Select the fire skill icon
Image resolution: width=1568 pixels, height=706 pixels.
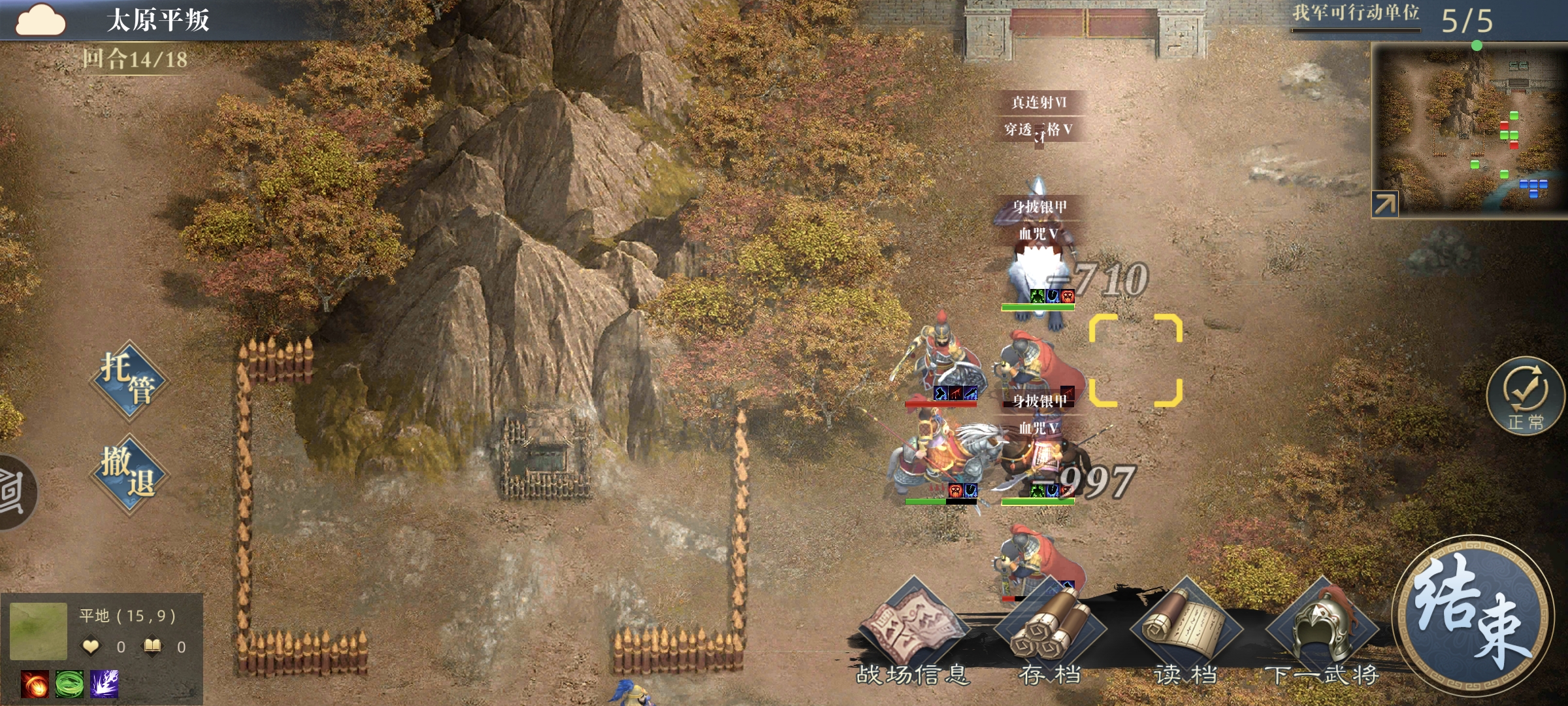(x=35, y=684)
